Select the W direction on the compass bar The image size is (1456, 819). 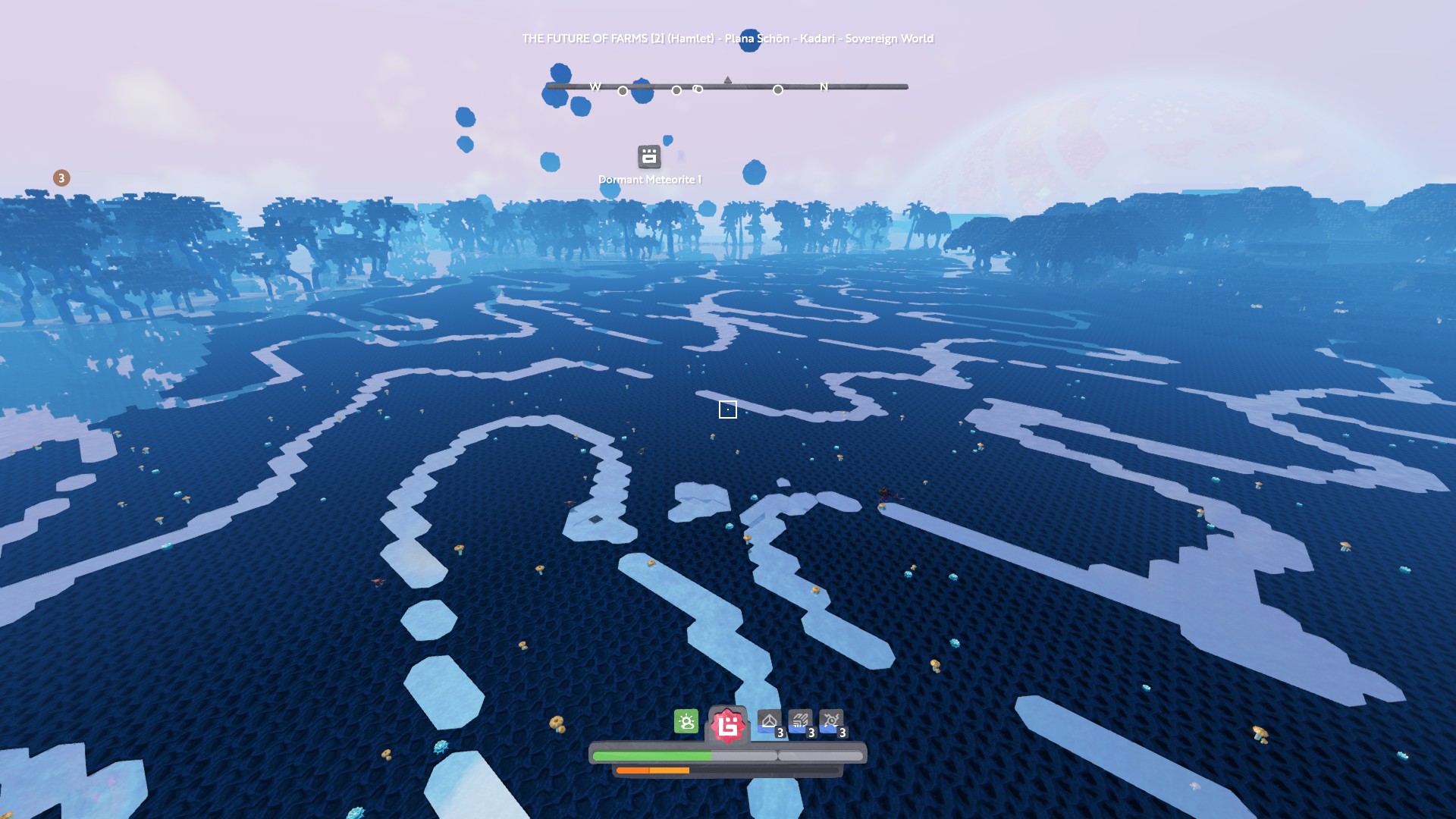click(x=594, y=86)
